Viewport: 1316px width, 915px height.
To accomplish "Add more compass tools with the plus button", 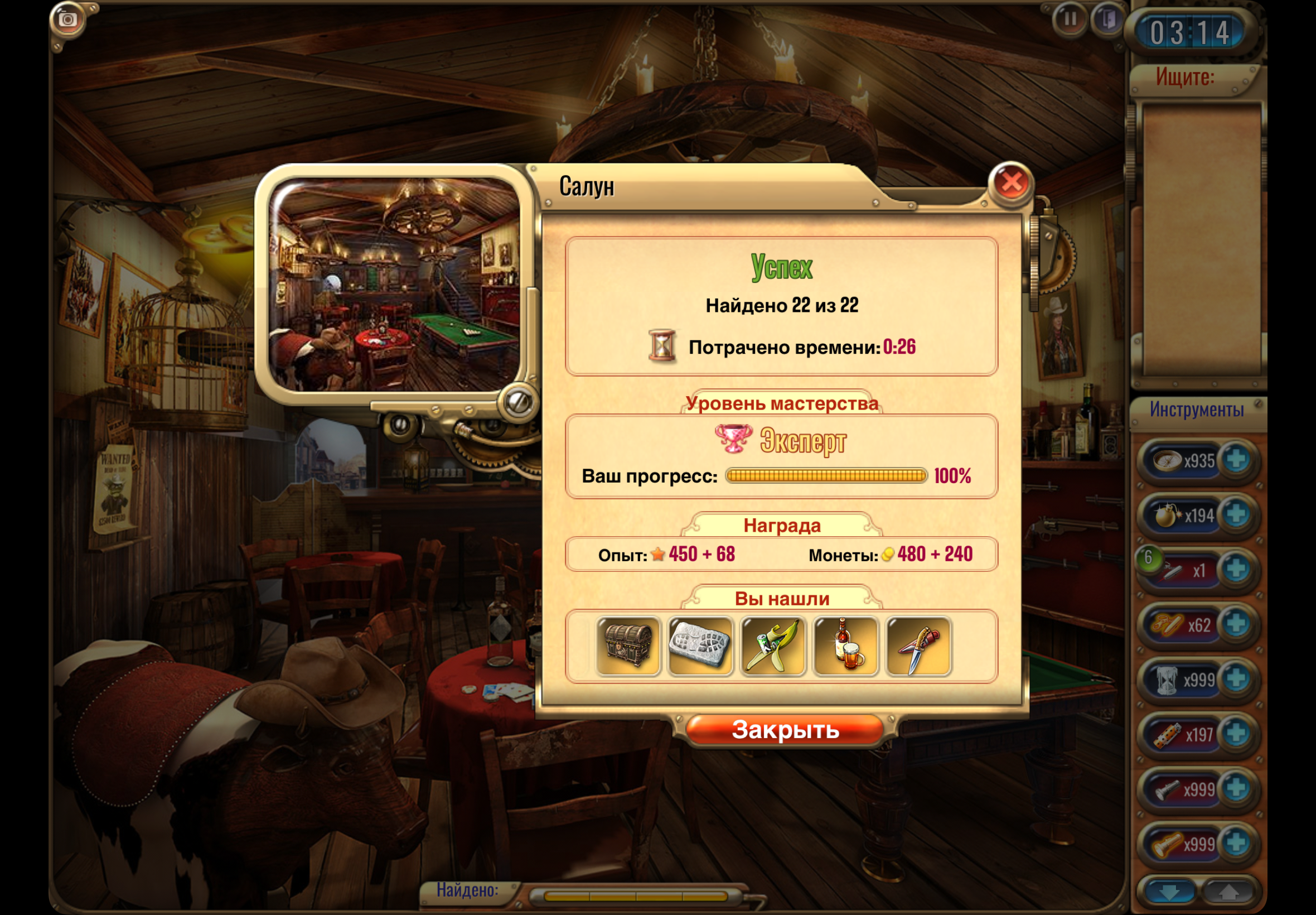I will [x=1235, y=459].
